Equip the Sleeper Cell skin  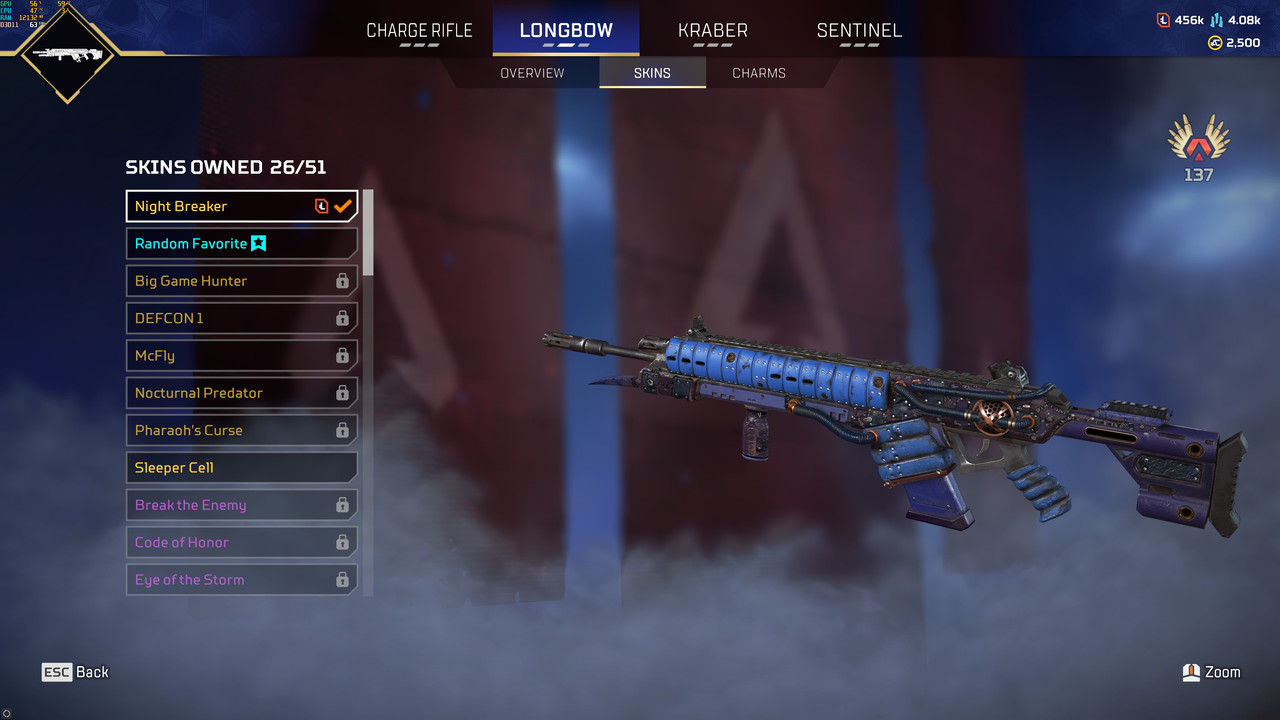click(241, 467)
